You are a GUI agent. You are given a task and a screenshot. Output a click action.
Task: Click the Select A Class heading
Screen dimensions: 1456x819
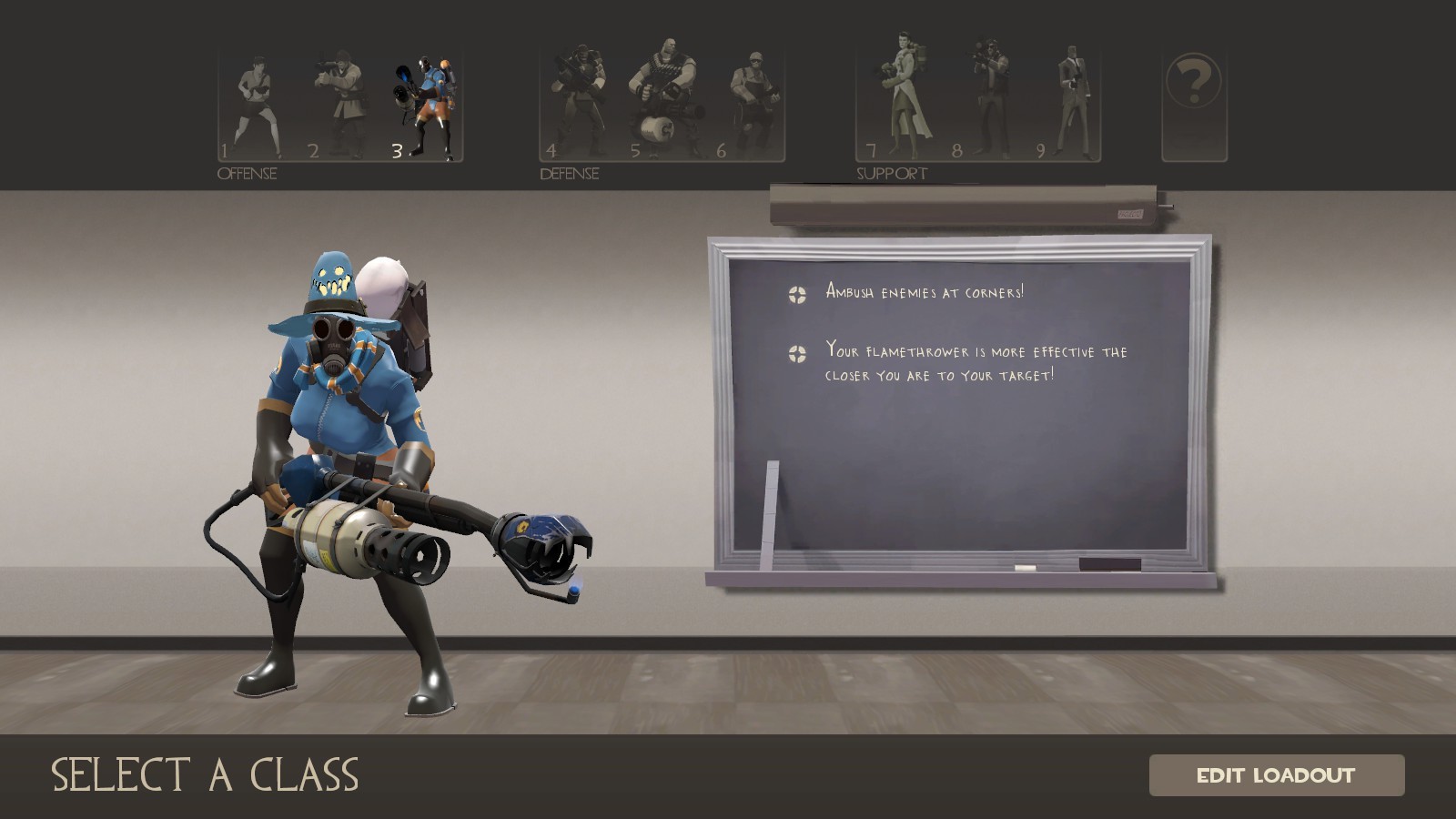click(x=205, y=776)
